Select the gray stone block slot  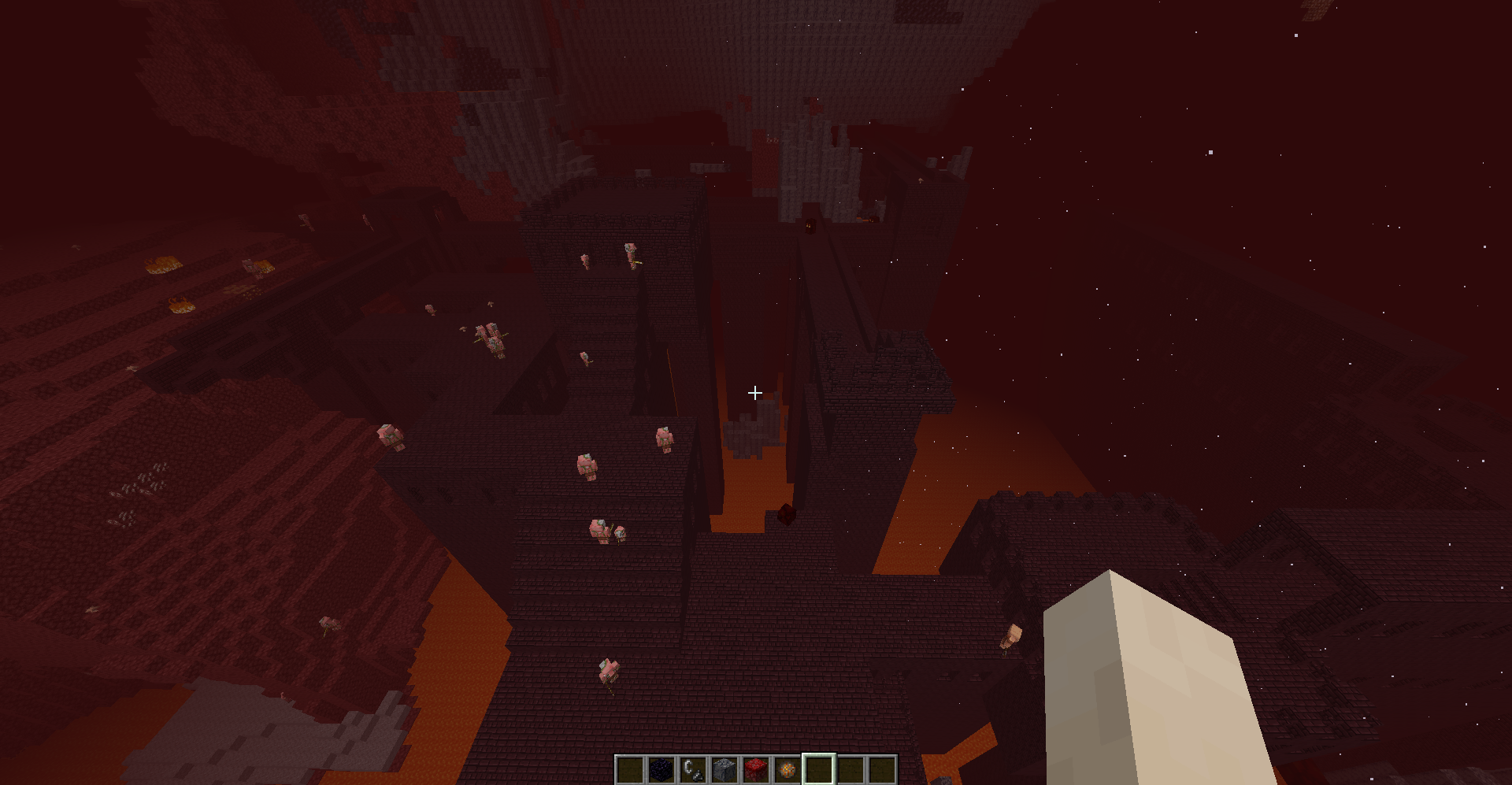click(x=724, y=769)
